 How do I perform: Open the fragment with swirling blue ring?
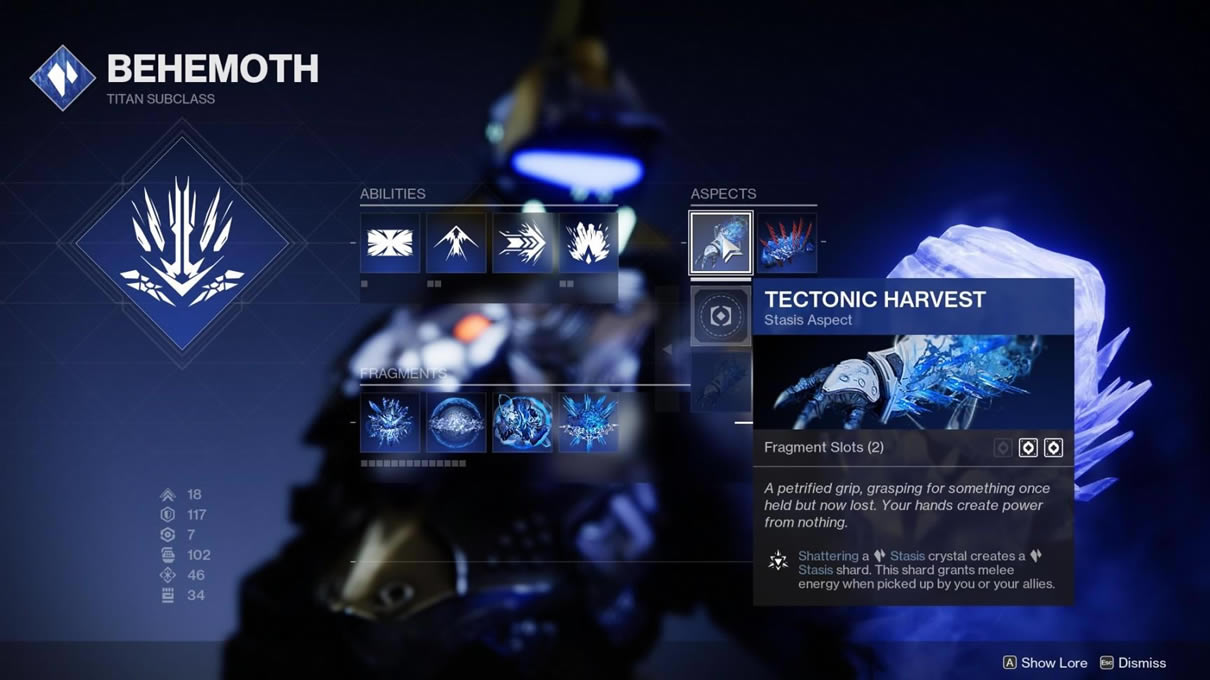(522, 422)
